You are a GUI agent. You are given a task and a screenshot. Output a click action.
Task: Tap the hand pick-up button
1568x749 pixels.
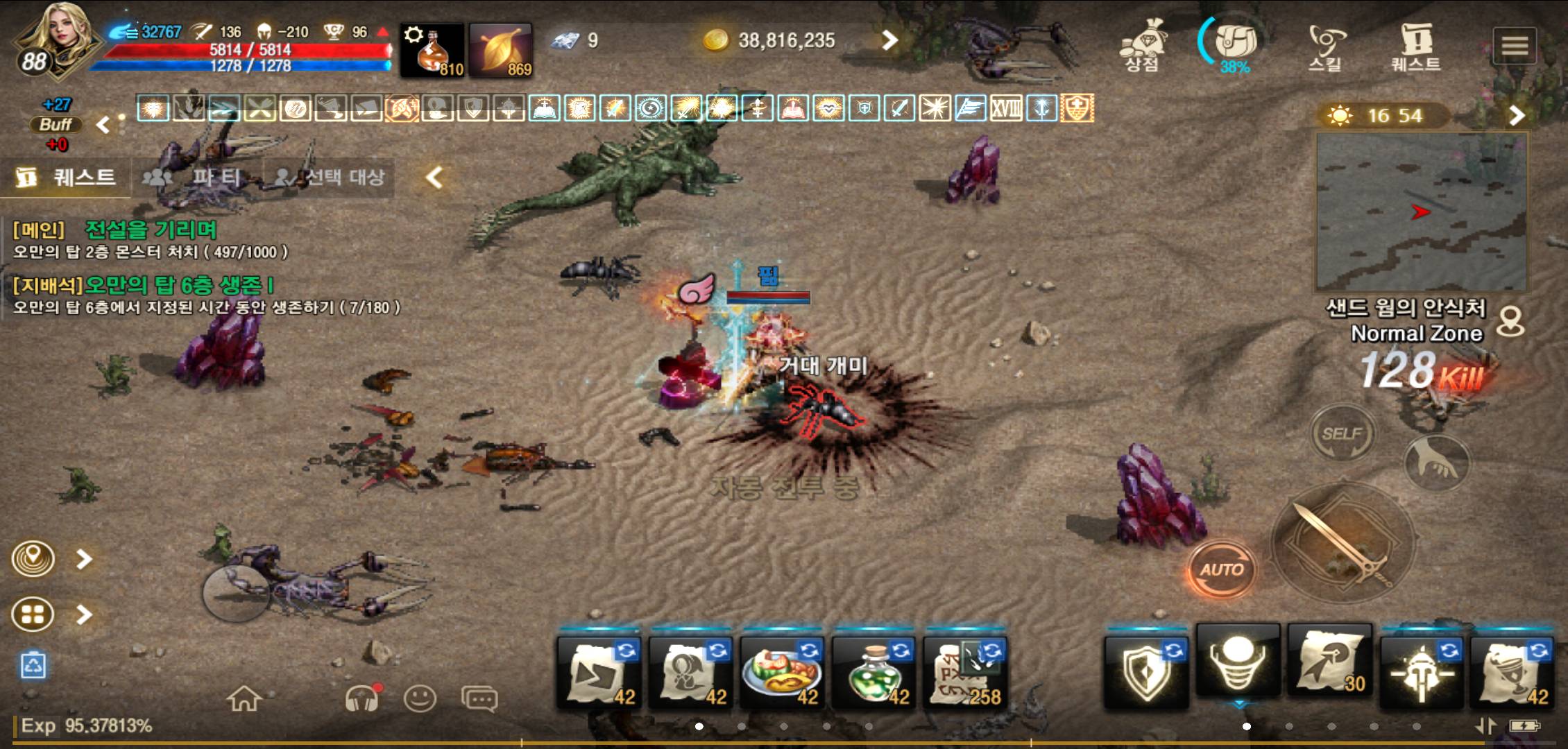[1436, 463]
